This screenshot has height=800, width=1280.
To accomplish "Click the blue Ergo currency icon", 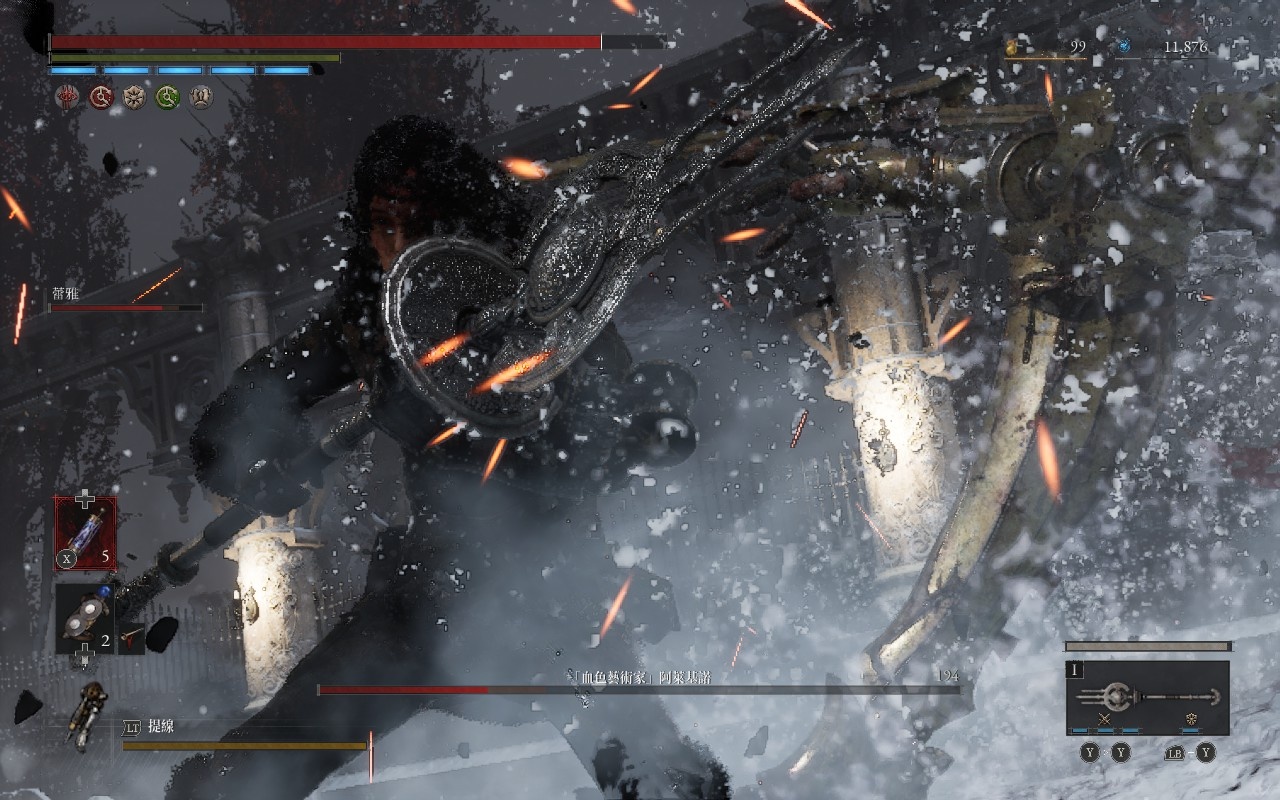I will (x=1123, y=46).
